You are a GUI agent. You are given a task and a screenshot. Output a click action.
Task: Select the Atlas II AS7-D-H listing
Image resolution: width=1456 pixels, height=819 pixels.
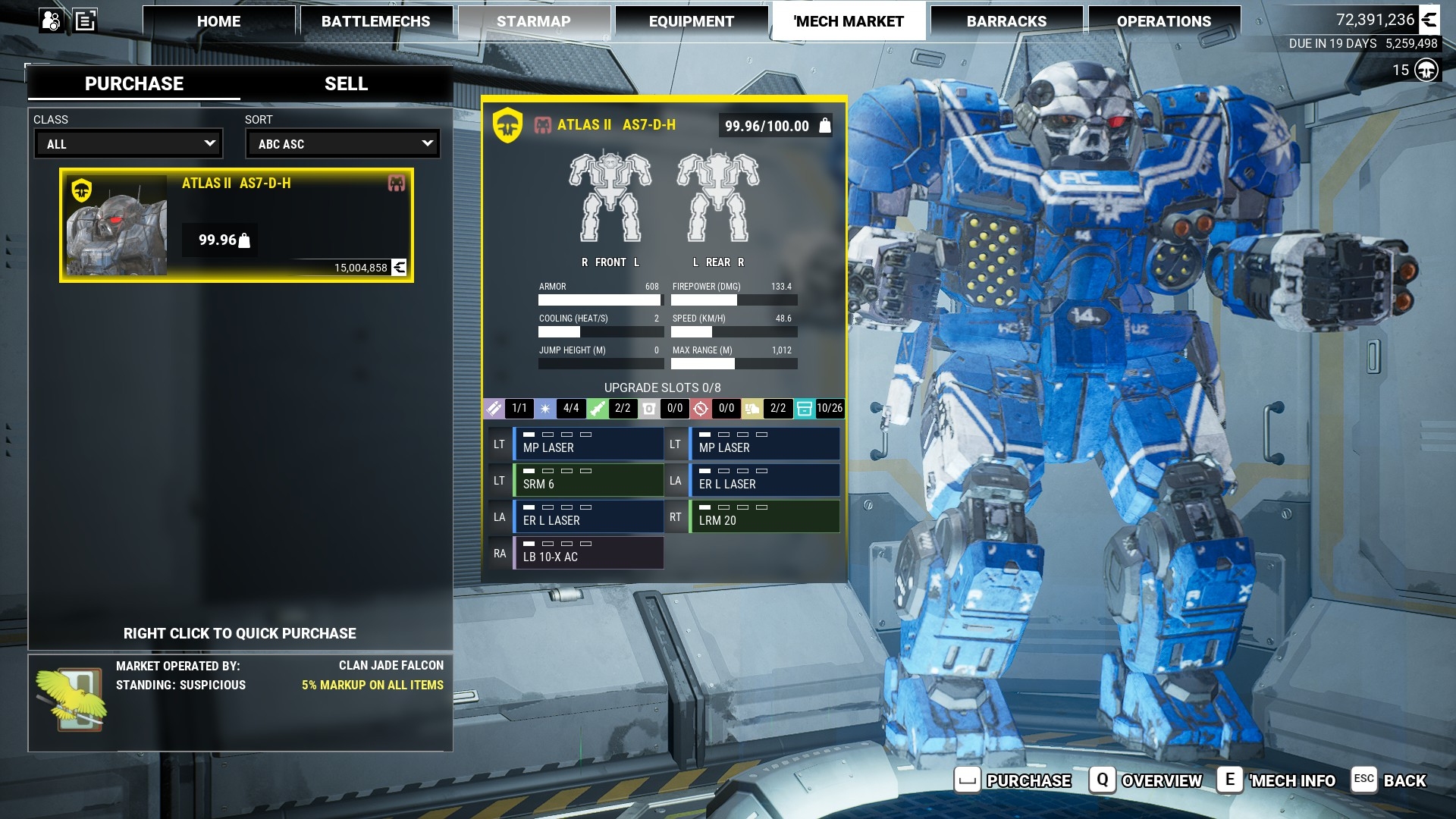coord(237,225)
